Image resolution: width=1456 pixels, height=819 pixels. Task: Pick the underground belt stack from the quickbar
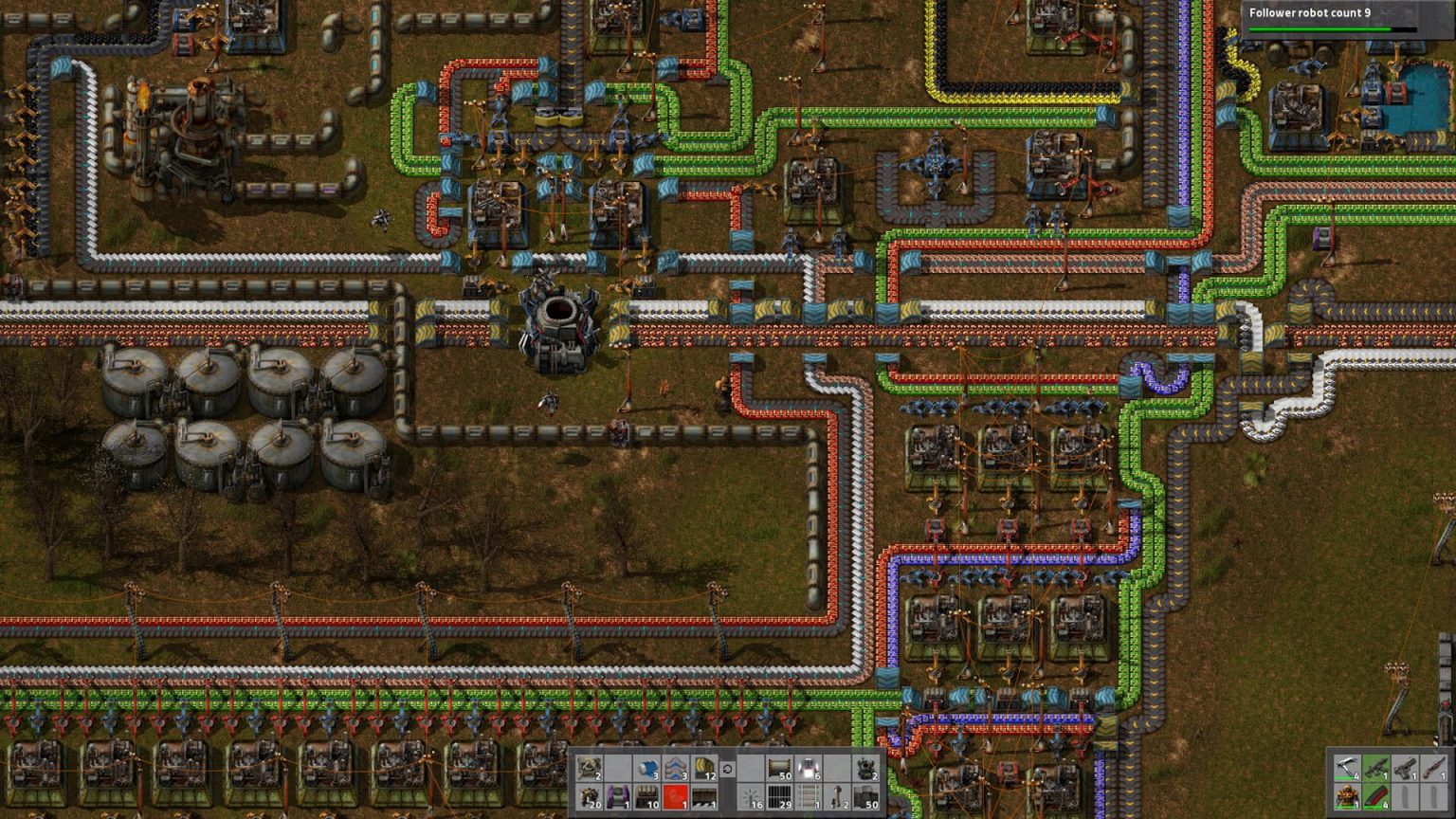point(677,768)
